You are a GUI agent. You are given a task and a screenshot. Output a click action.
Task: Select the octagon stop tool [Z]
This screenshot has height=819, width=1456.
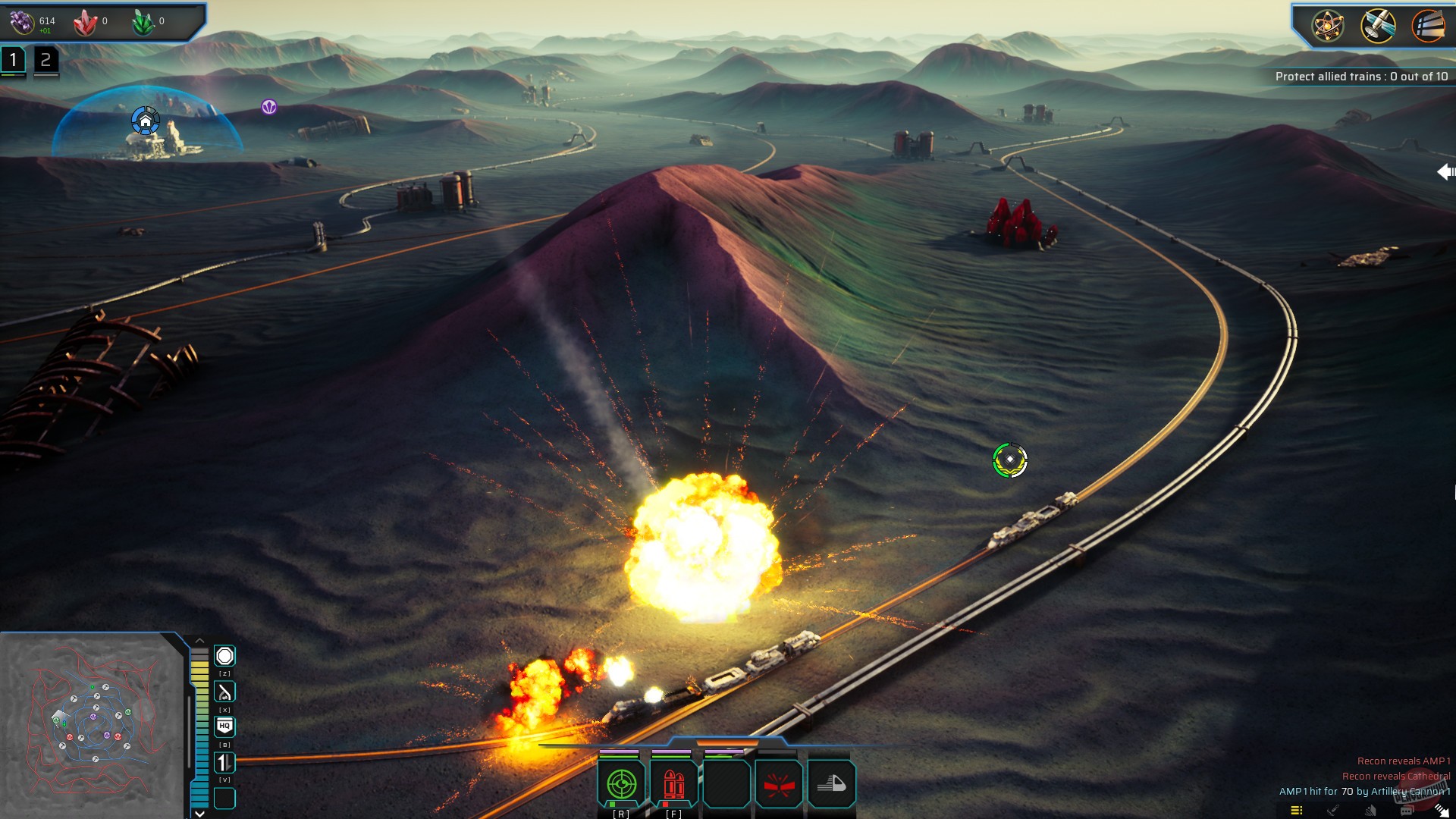(225, 655)
